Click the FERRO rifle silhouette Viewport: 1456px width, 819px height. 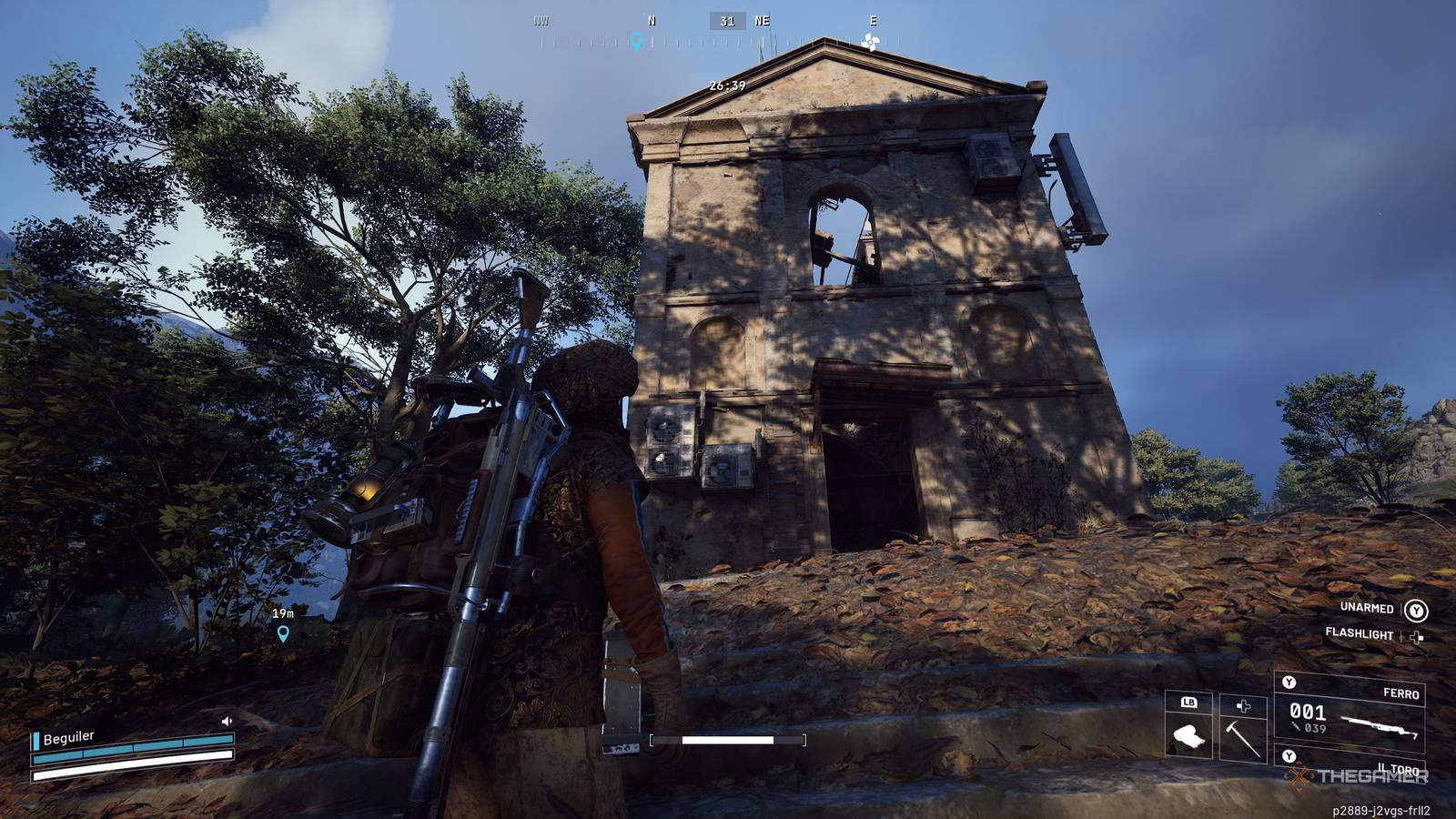coord(1380,726)
